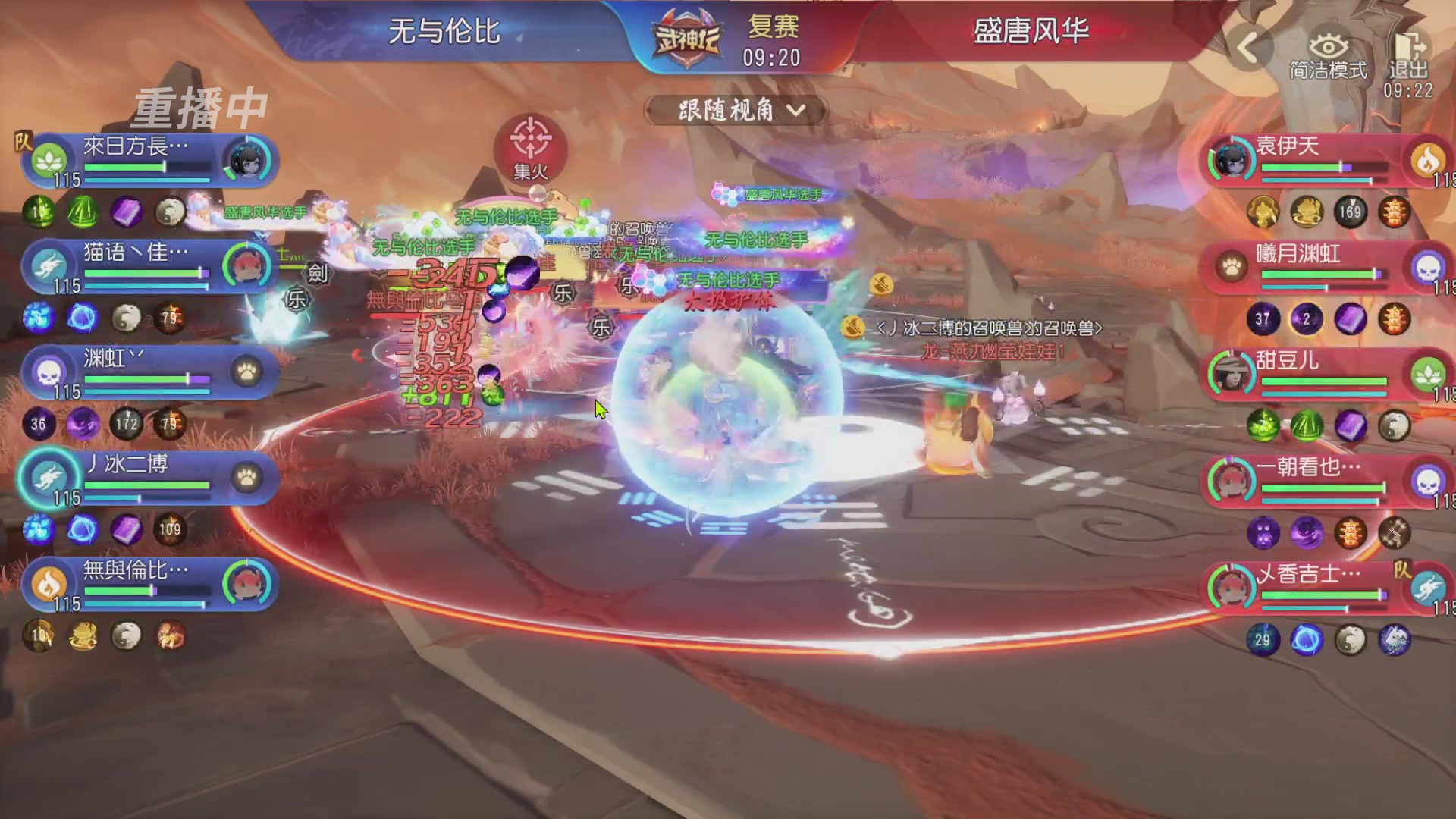Open the 跟随视角 camera dropdown
This screenshot has height=819, width=1456.
tap(734, 109)
